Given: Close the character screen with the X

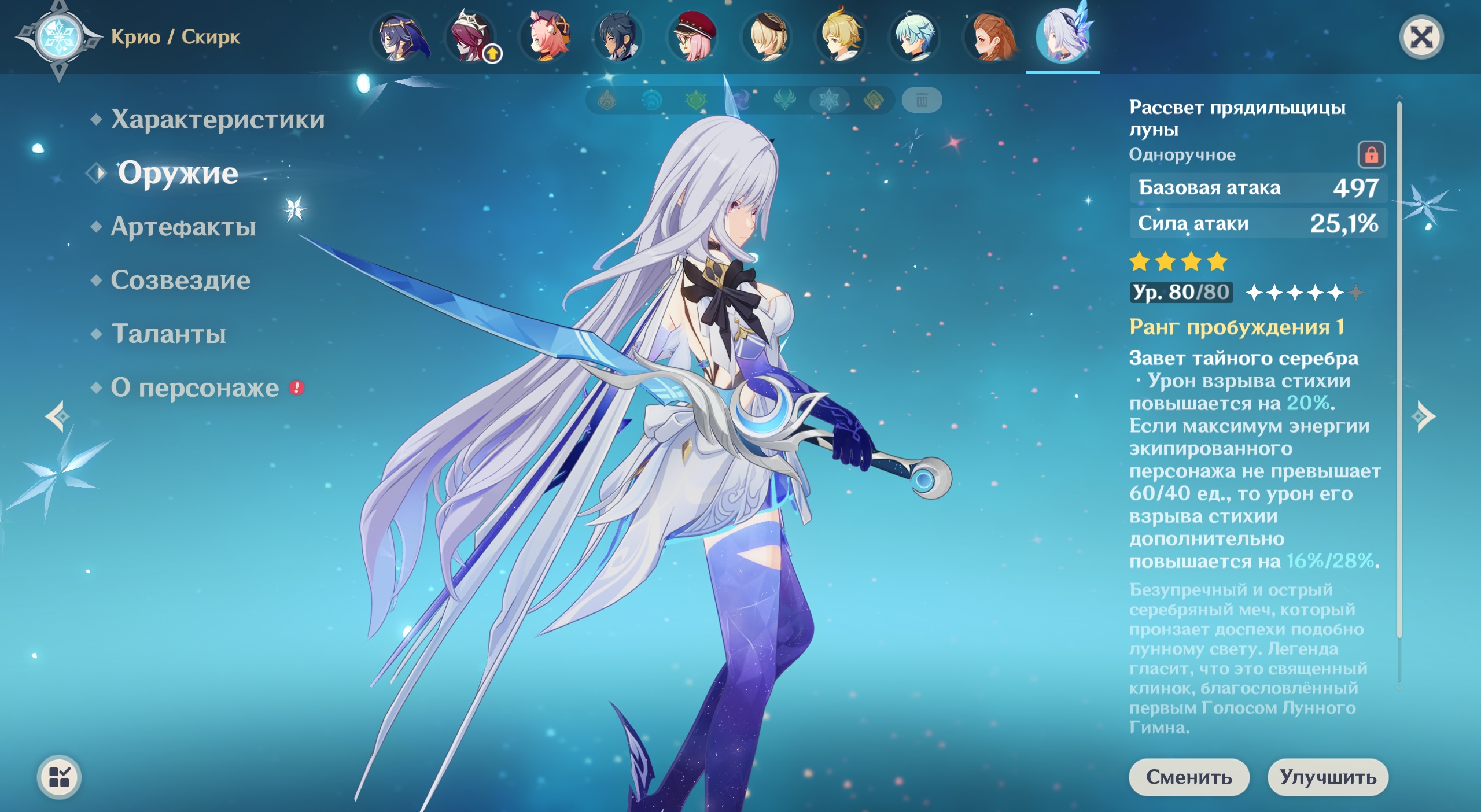Looking at the screenshot, I should [x=1421, y=38].
